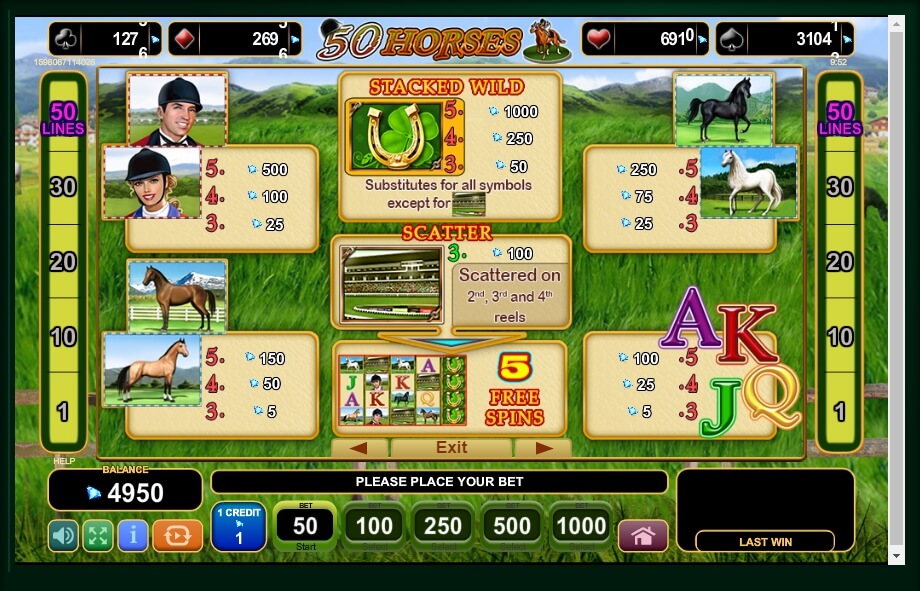The image size is (920, 591).
Task: Pick the 1000 bet button
Action: [x=581, y=527]
